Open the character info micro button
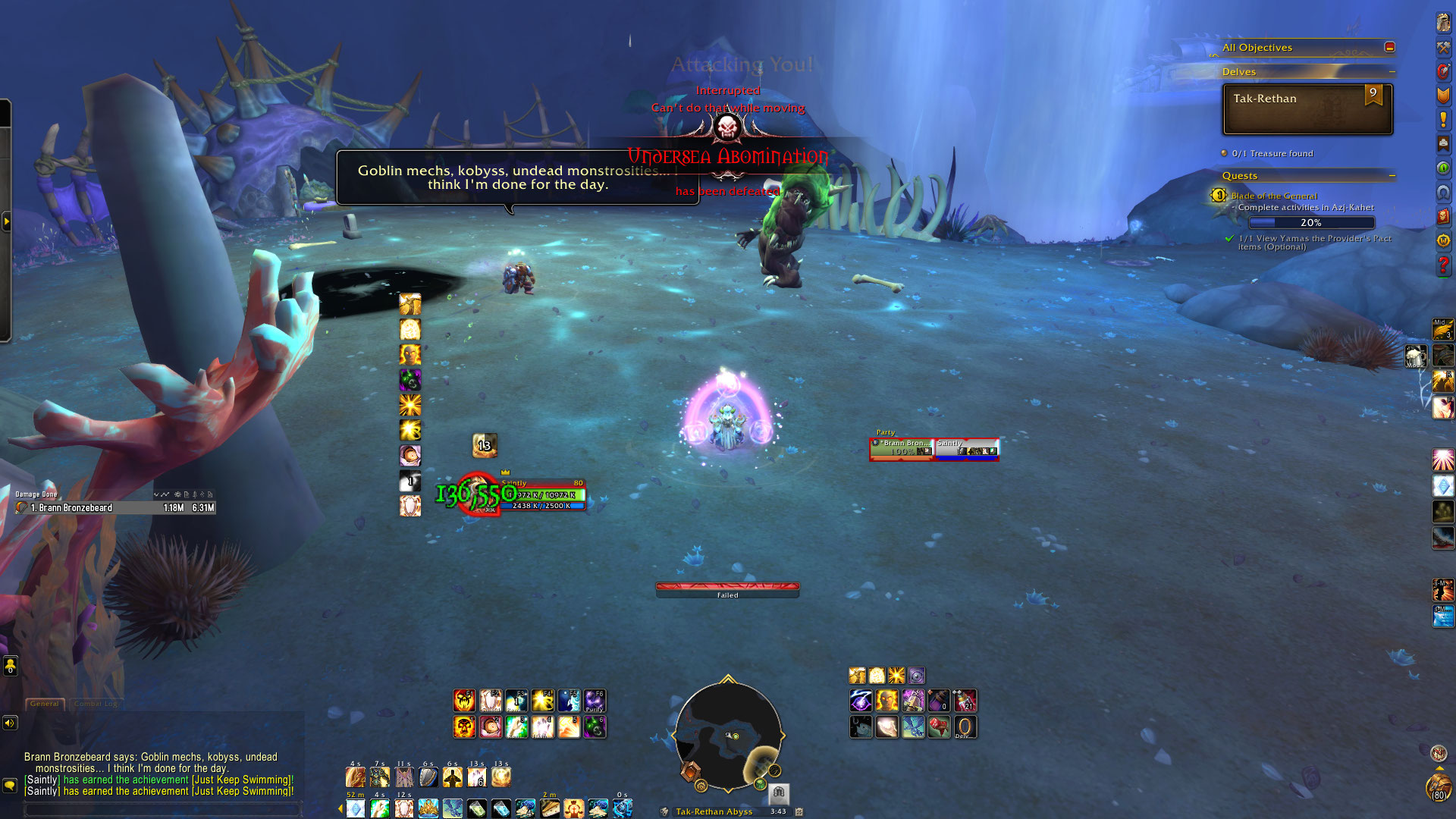Screen dimensions: 1456x819 click(1443, 23)
